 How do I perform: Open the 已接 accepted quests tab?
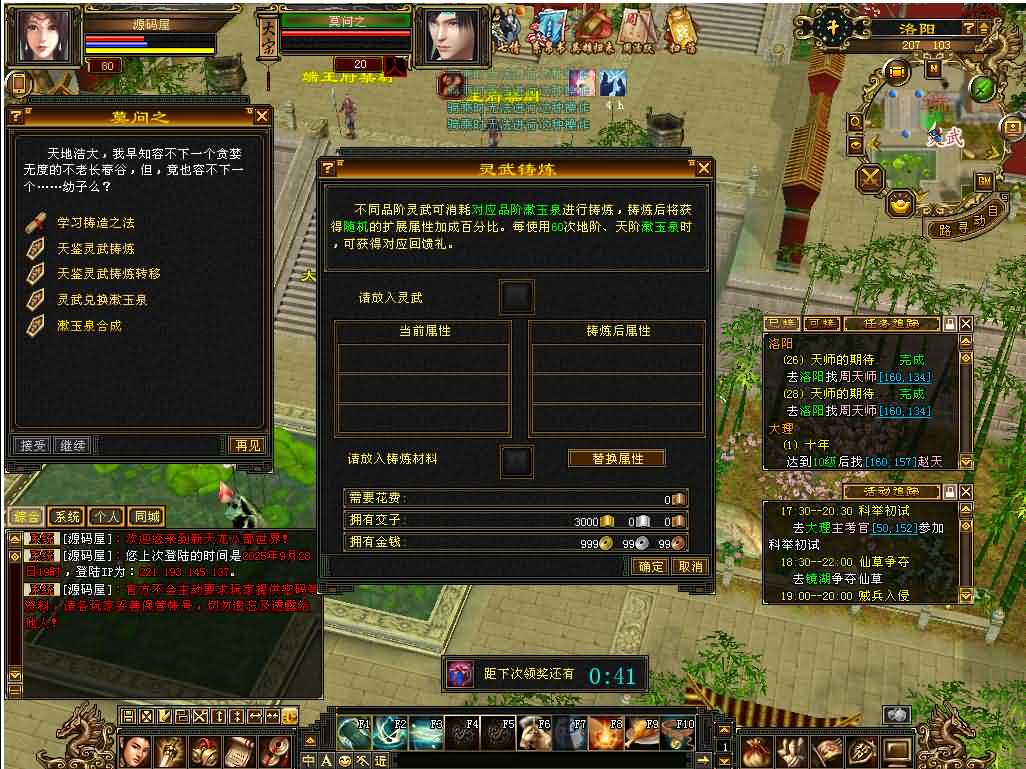point(781,324)
